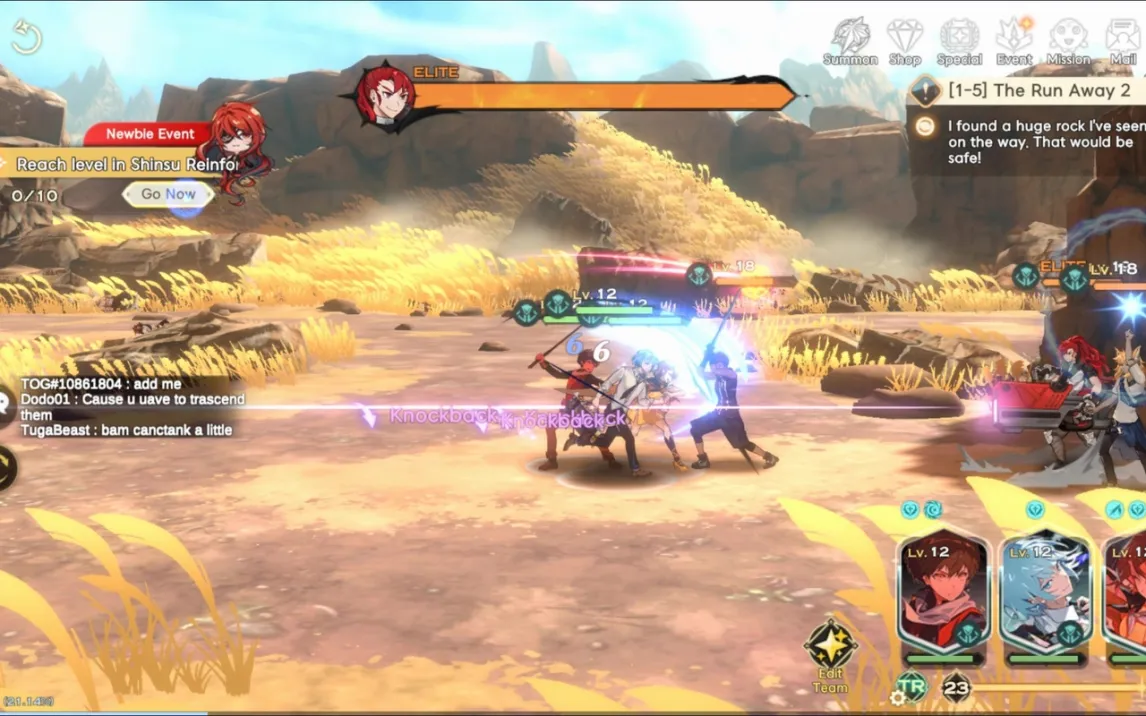
Task: Open the Shop
Action: (x=905, y=42)
